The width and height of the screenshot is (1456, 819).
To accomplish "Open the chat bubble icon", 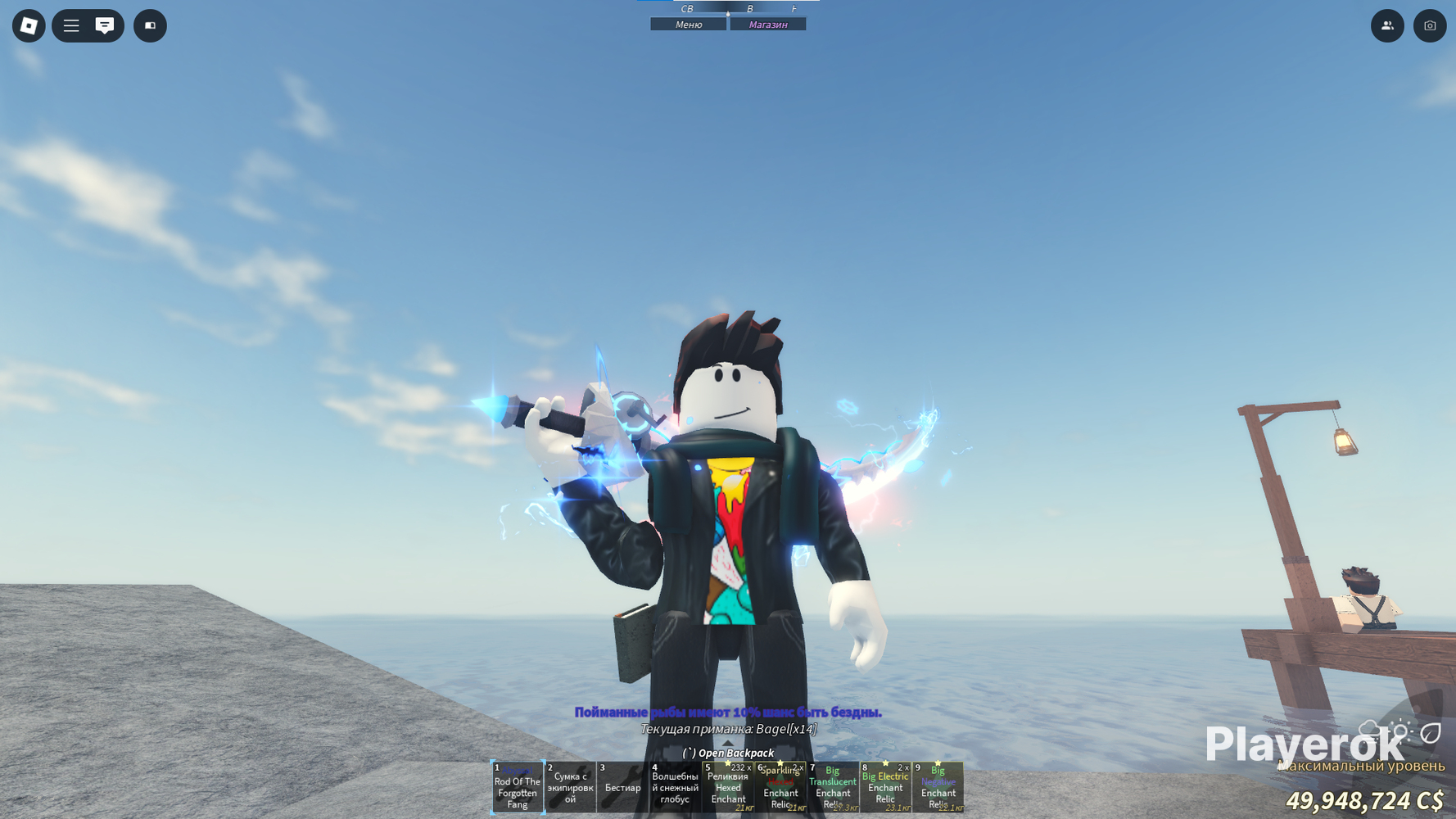I will [103, 25].
